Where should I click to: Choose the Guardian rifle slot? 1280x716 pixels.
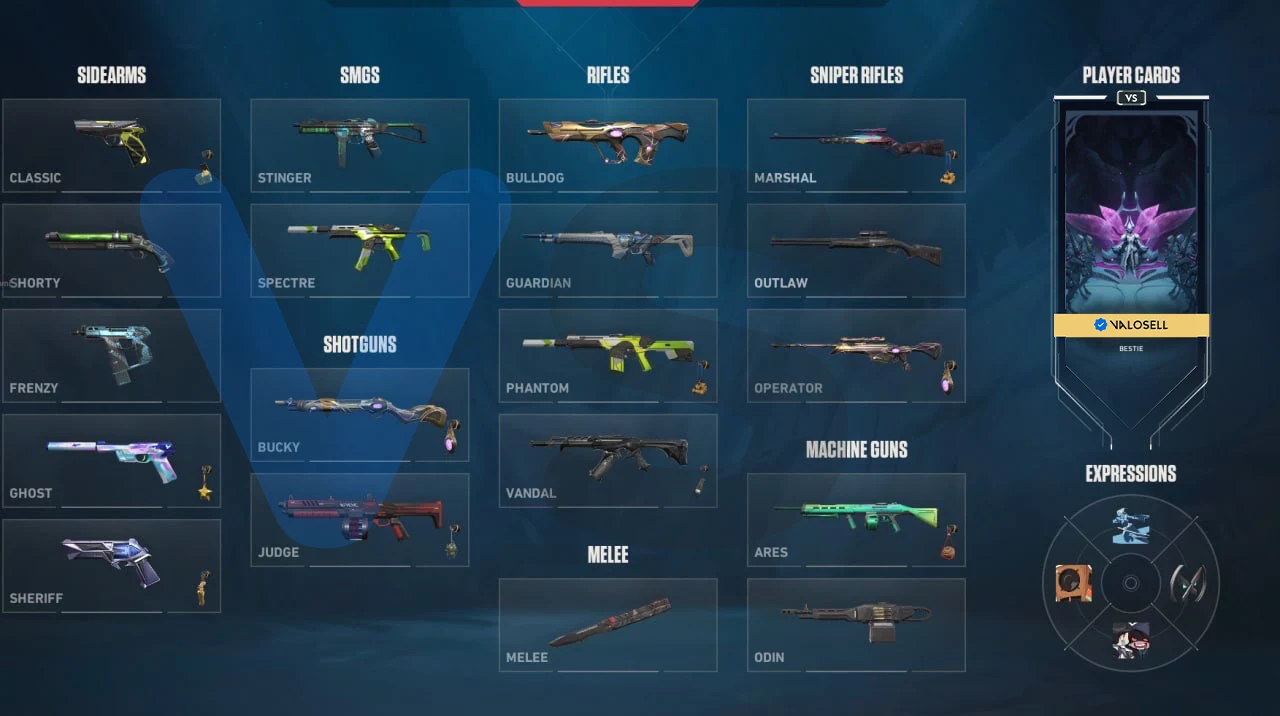pos(608,250)
